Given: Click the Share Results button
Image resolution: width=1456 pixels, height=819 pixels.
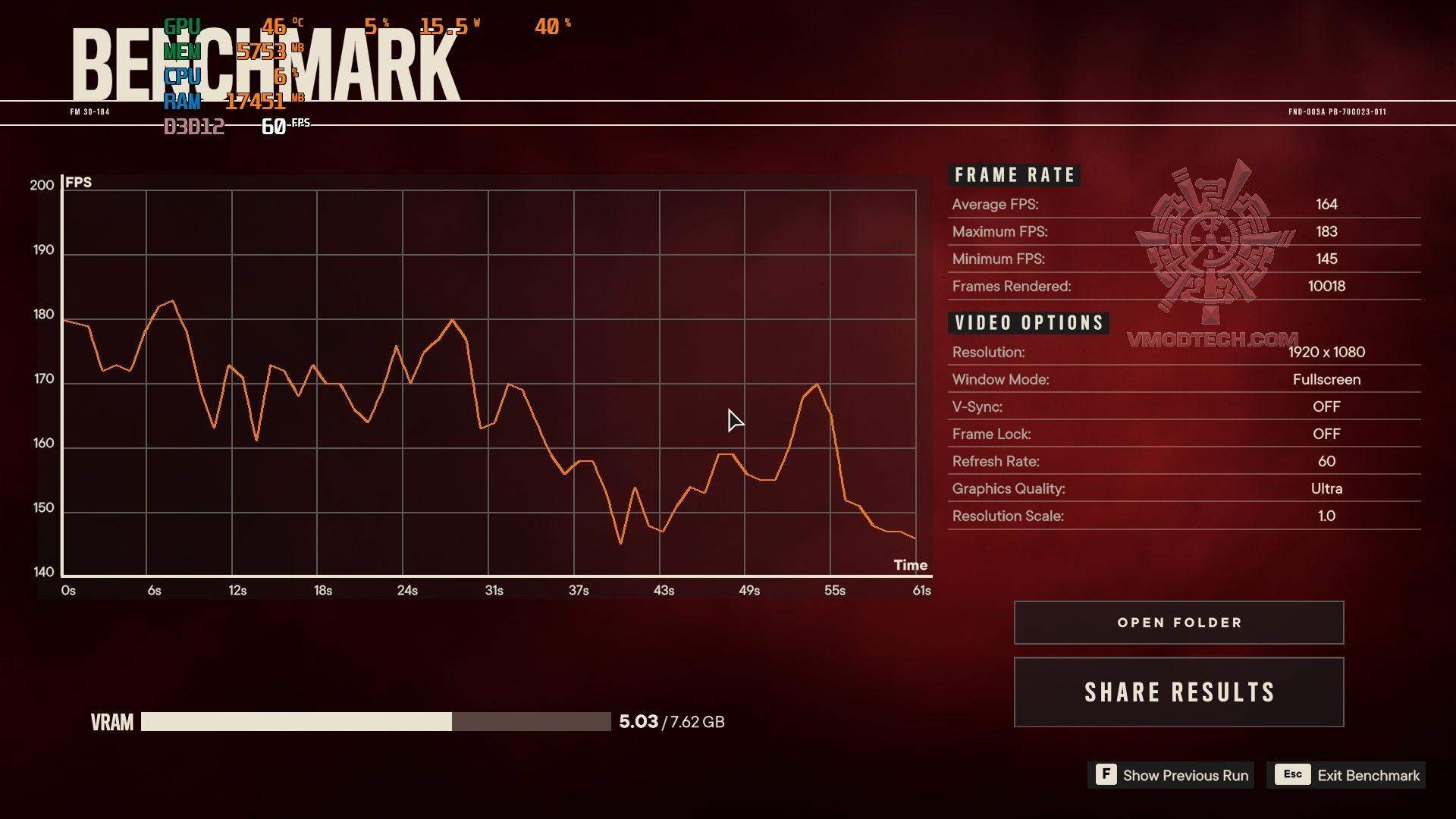Looking at the screenshot, I should pos(1178,692).
